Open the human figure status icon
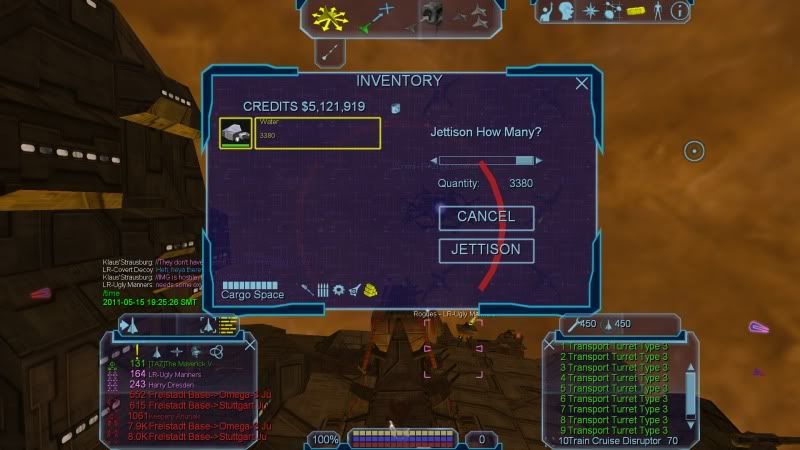Viewport: 800px width, 450px height. (657, 12)
